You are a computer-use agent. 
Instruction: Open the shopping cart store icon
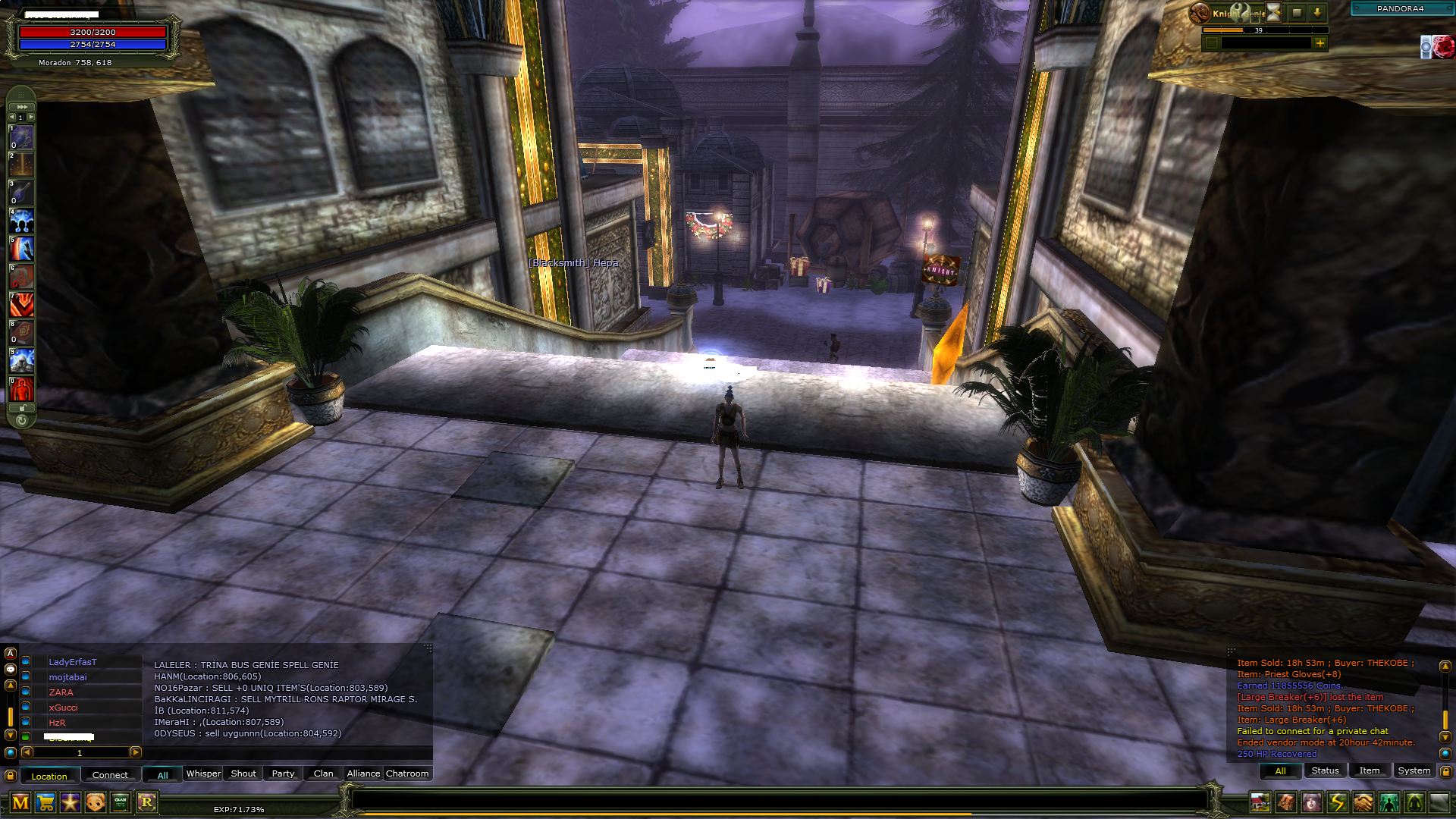(x=45, y=802)
